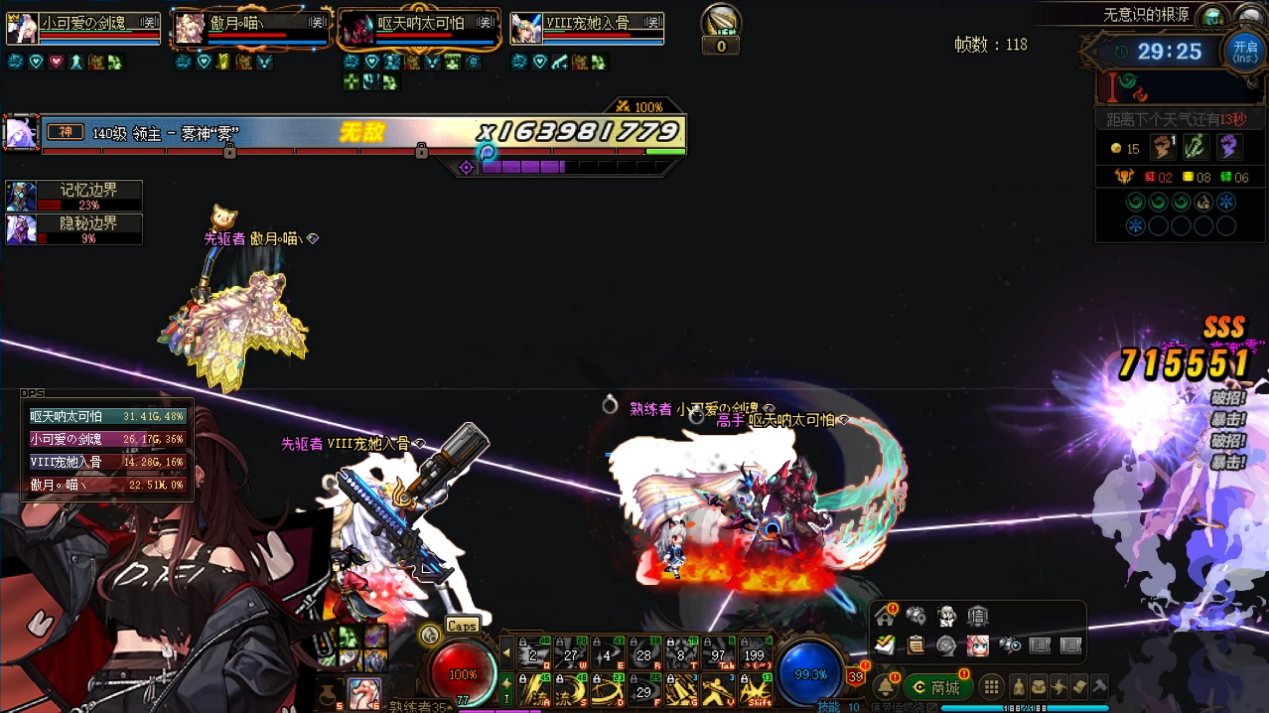
Task: Select the purple lightning fist buff icon
Action: 1229,148
